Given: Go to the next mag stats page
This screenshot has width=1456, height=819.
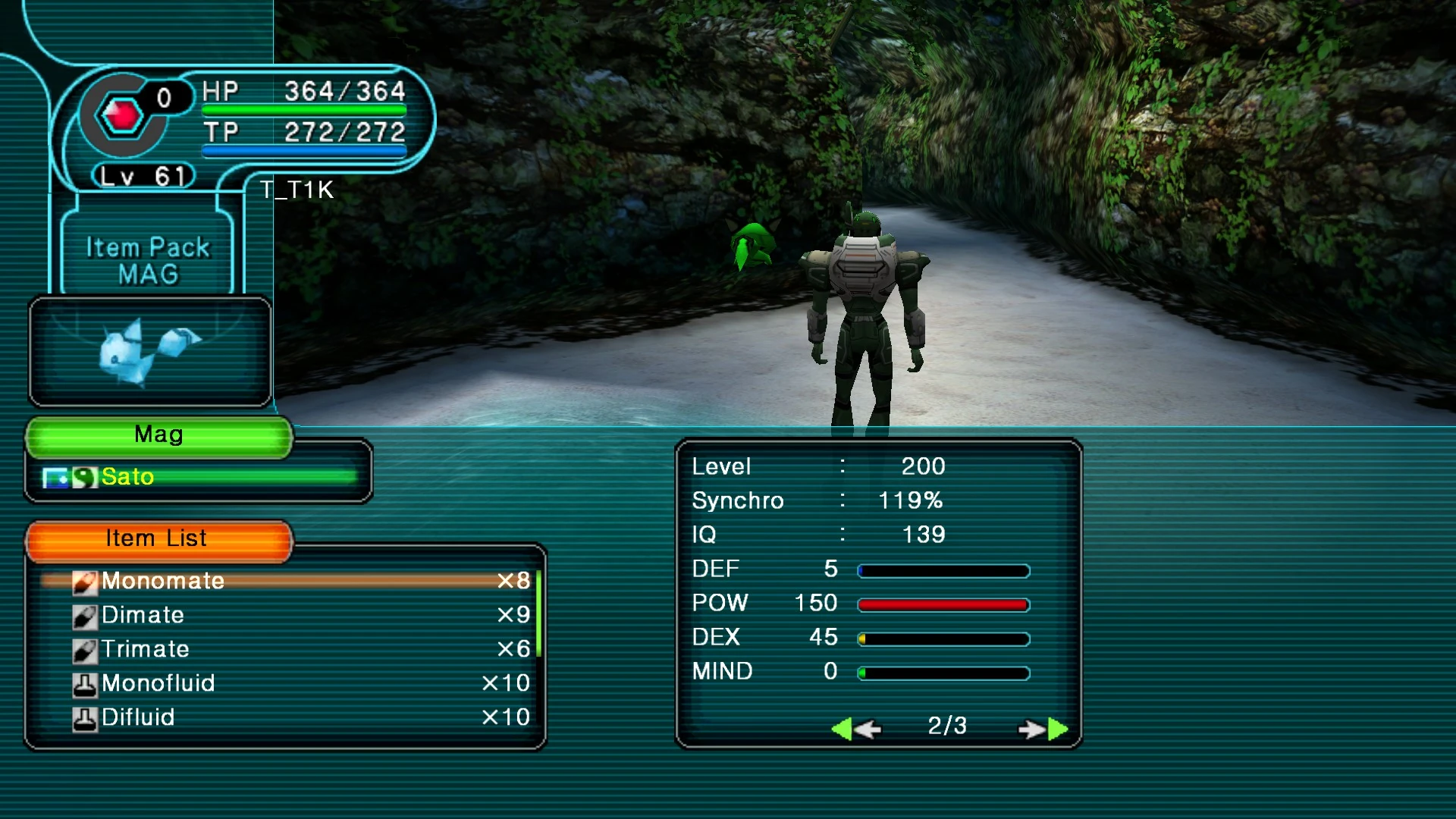Looking at the screenshot, I should [x=1044, y=729].
